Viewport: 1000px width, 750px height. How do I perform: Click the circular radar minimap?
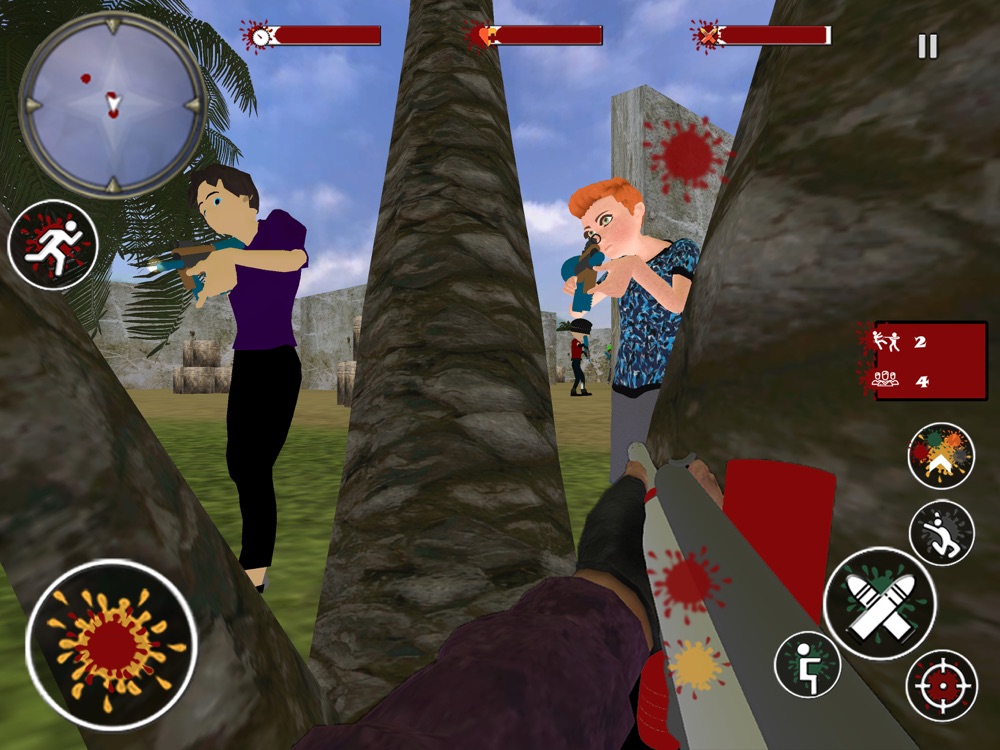point(112,103)
